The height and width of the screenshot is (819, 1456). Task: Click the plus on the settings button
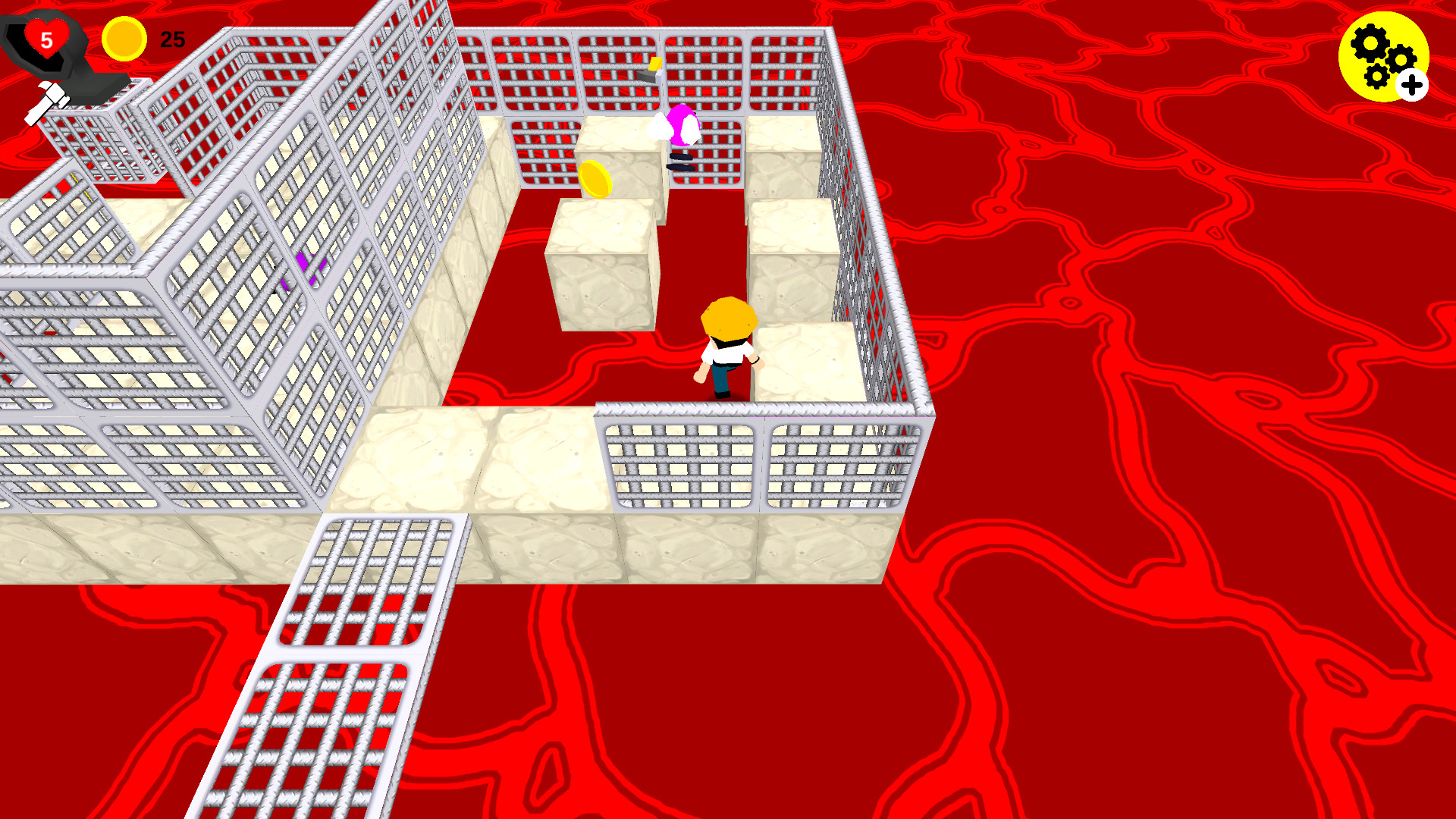click(1411, 86)
